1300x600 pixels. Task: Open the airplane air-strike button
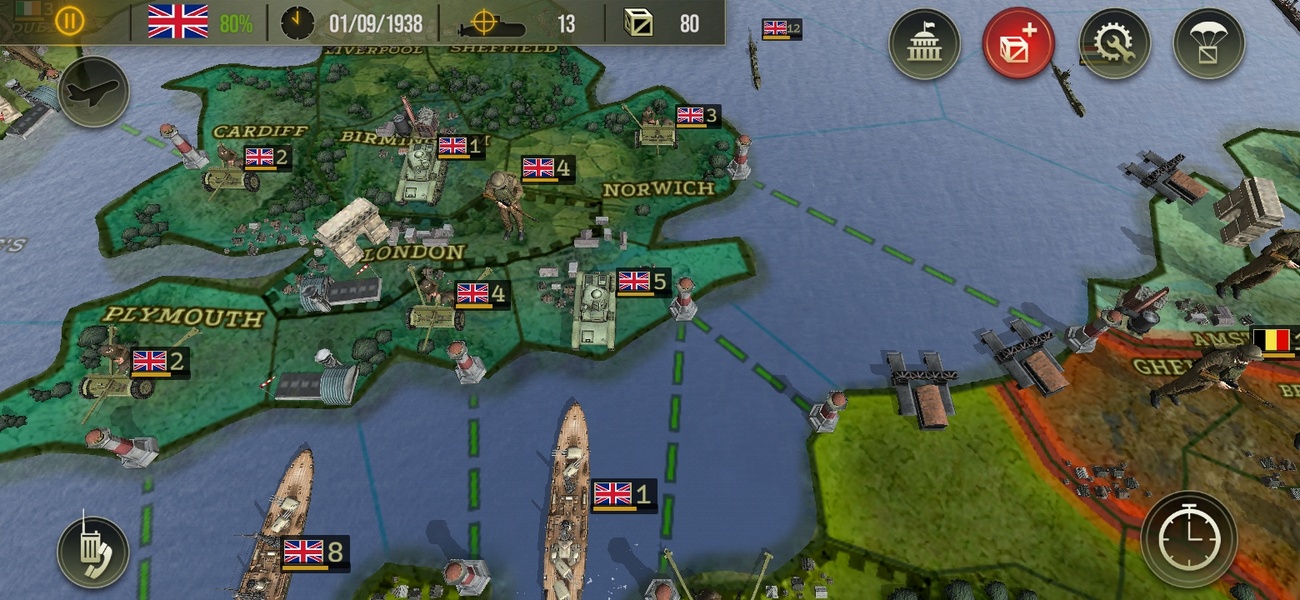(x=93, y=92)
